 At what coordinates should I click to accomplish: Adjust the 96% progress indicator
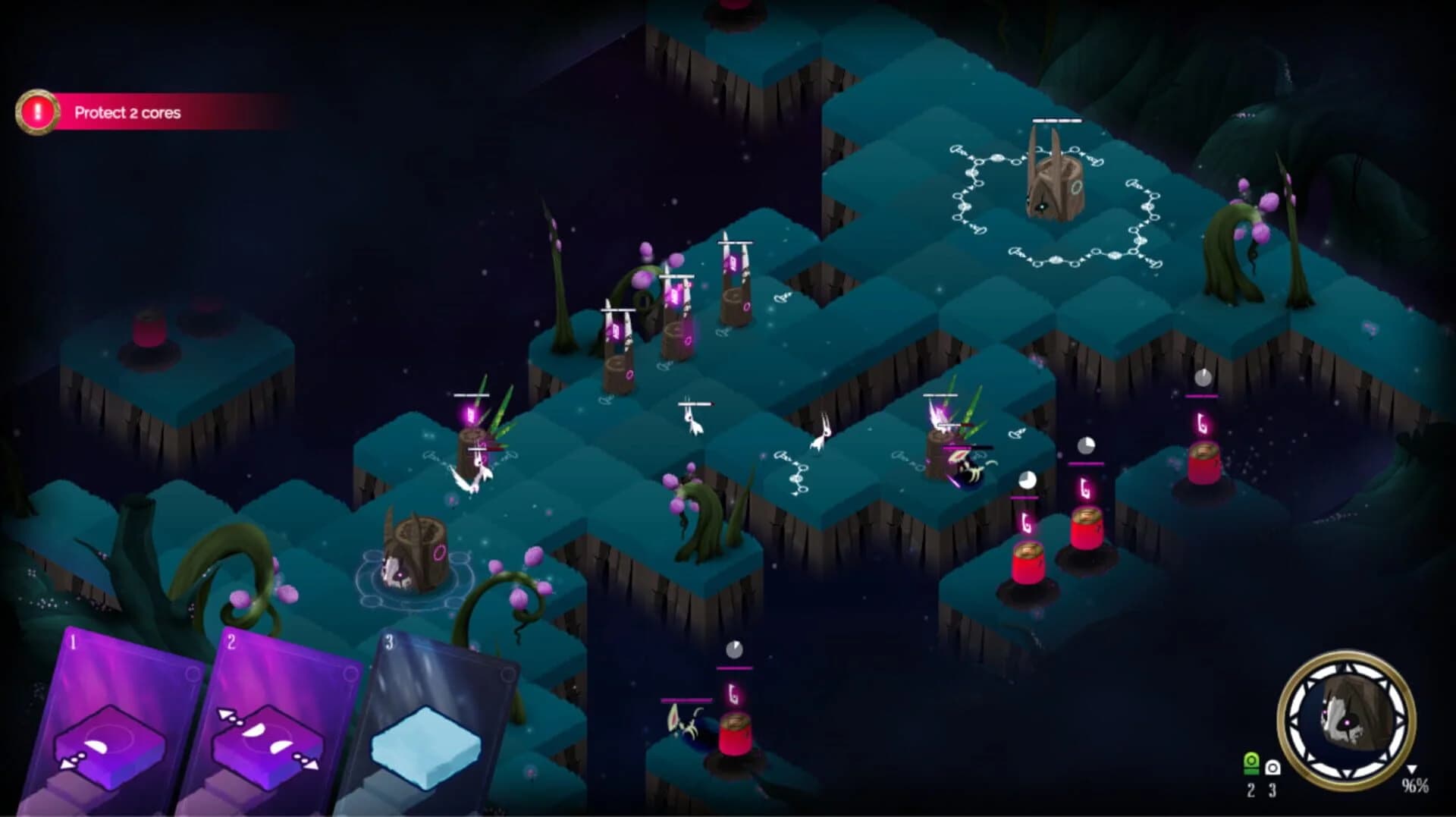click(x=1415, y=786)
